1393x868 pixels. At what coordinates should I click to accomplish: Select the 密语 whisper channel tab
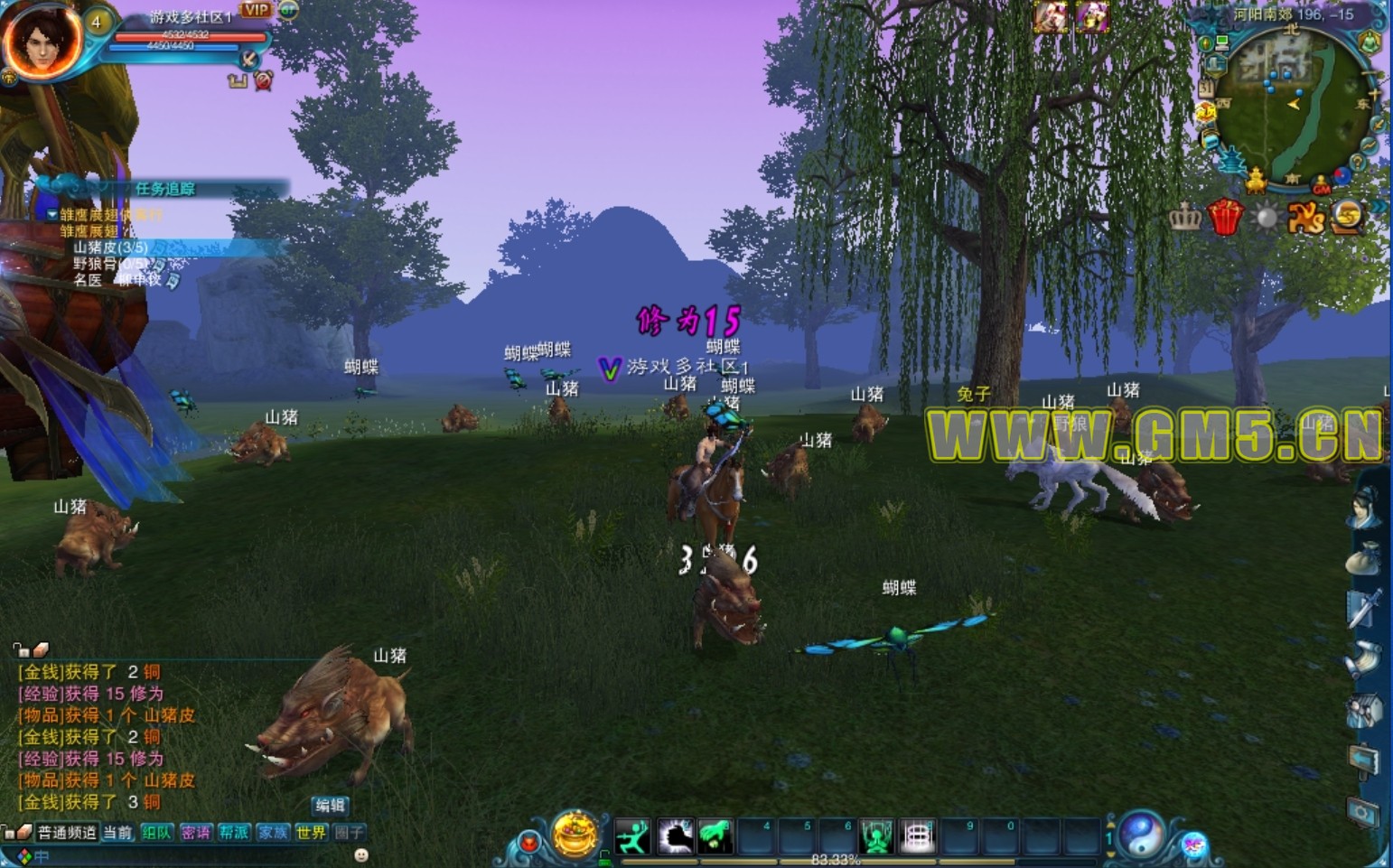[x=195, y=832]
